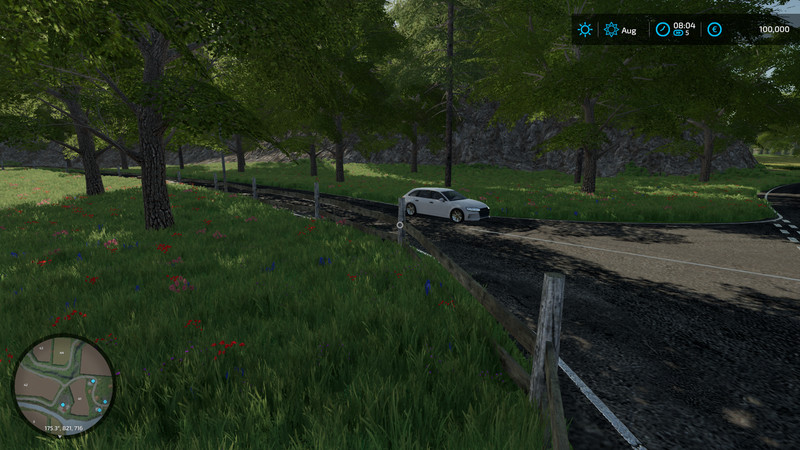Viewport: 800px width, 450px height.
Task: Click the sunny weather icon
Action: [585, 30]
